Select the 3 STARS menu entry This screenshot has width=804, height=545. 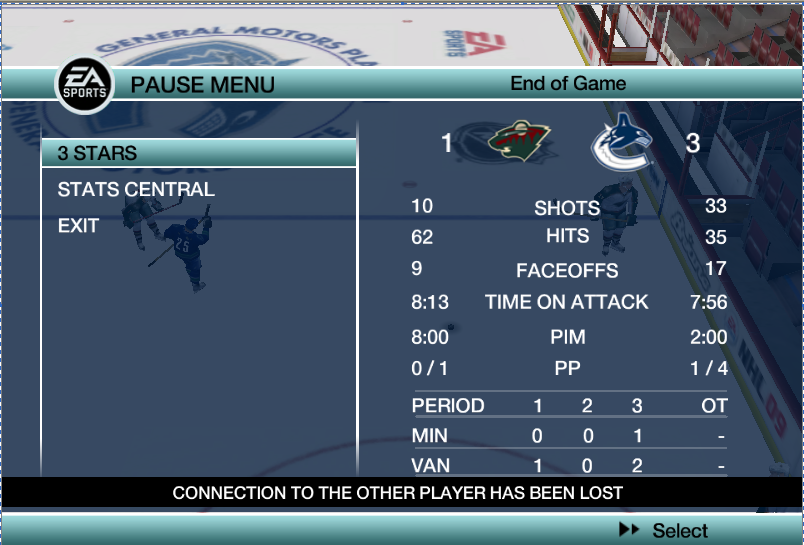pos(98,154)
